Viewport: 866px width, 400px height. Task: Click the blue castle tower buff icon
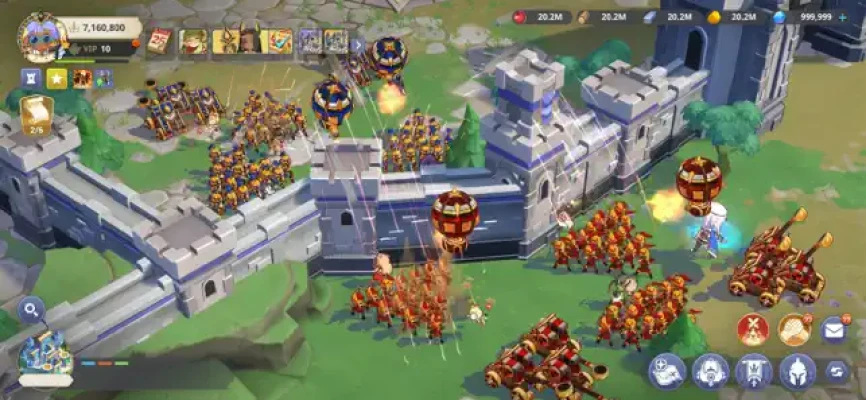point(30,78)
